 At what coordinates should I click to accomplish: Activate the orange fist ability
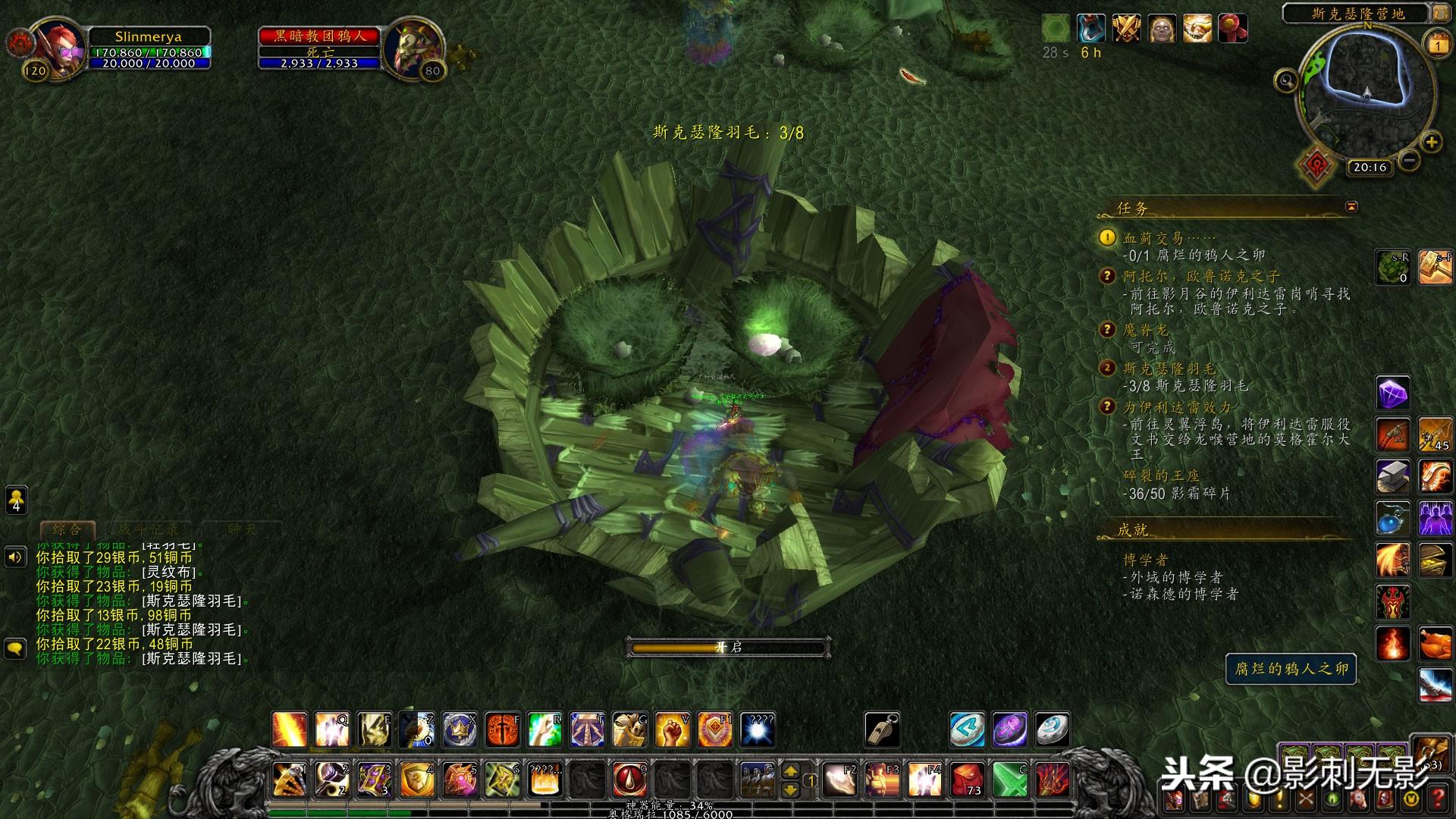[671, 730]
